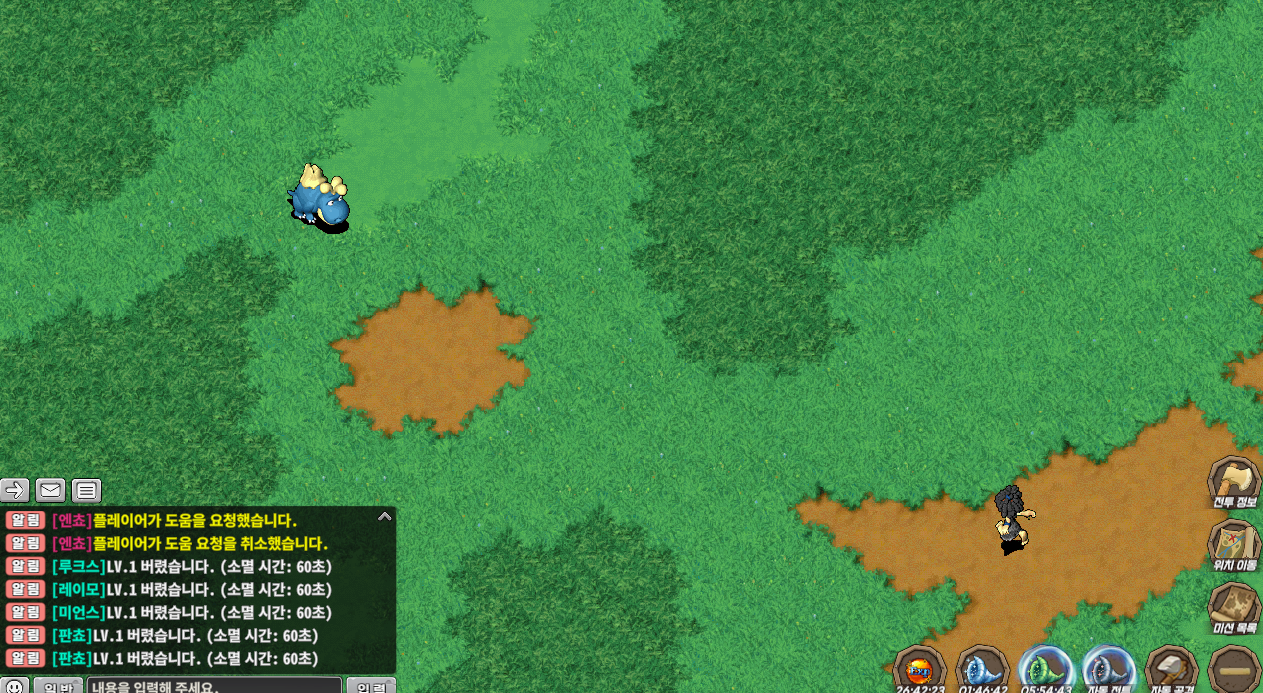Expand the chat log with the up arrow

click(384, 517)
